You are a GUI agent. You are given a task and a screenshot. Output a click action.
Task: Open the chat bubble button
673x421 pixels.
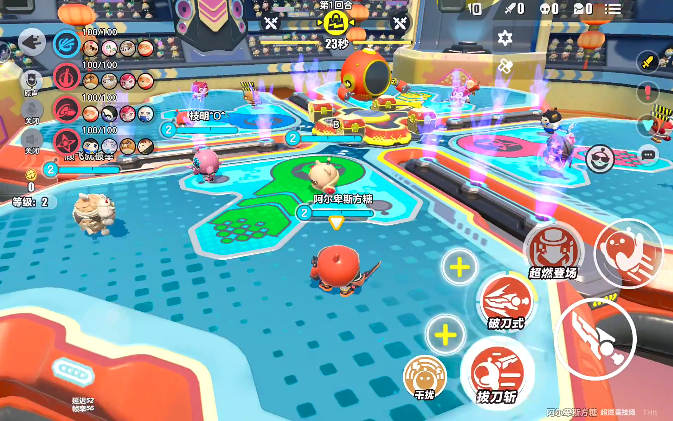click(x=649, y=155)
